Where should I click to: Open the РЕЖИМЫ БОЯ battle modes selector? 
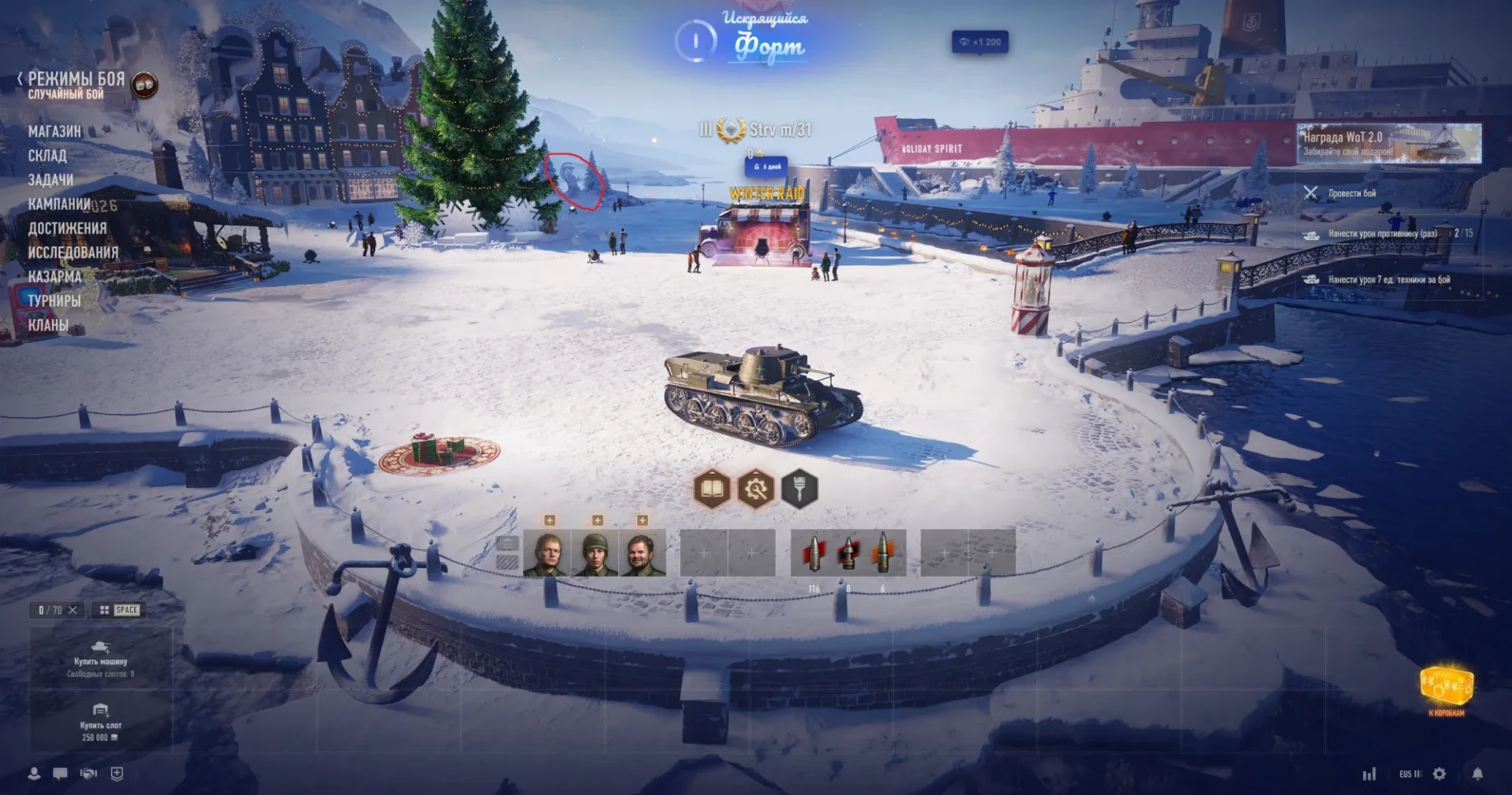coord(76,79)
